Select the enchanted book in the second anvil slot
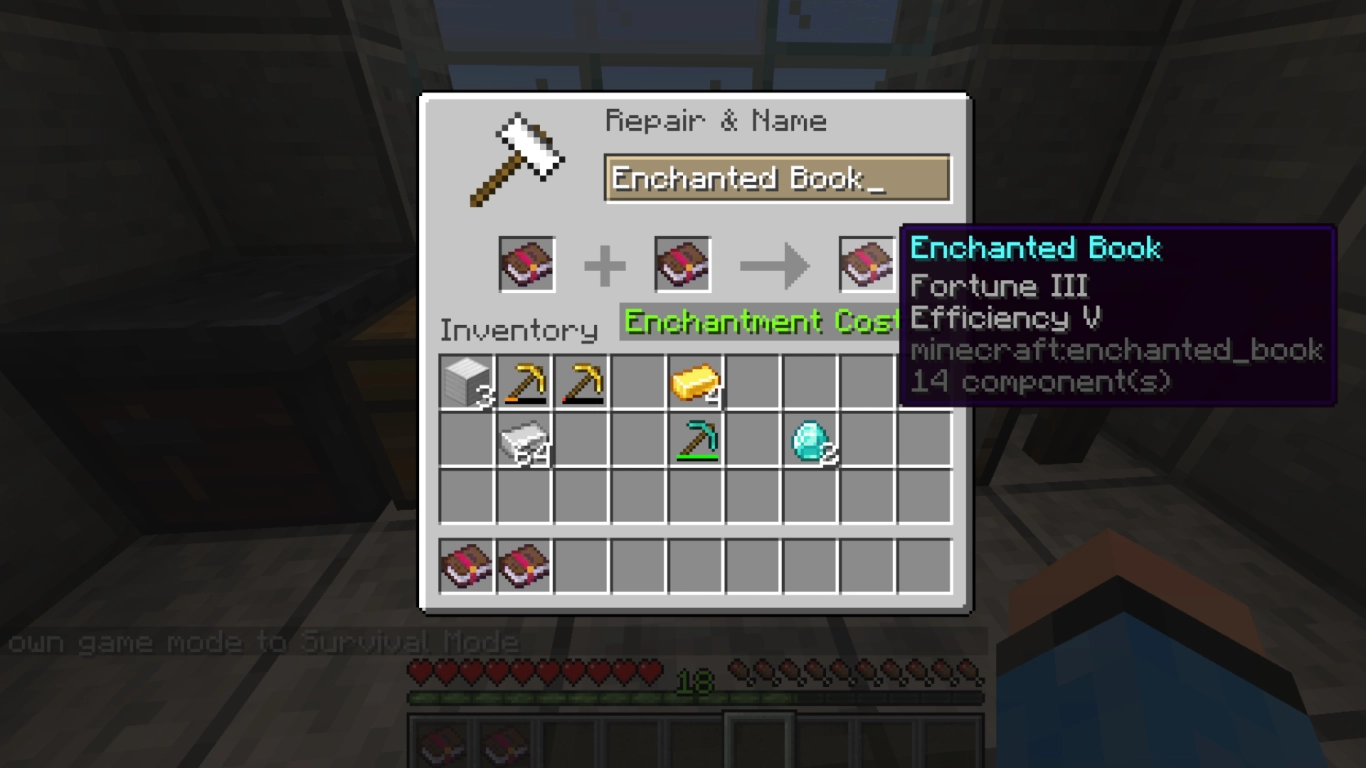1366x768 pixels. (681, 264)
